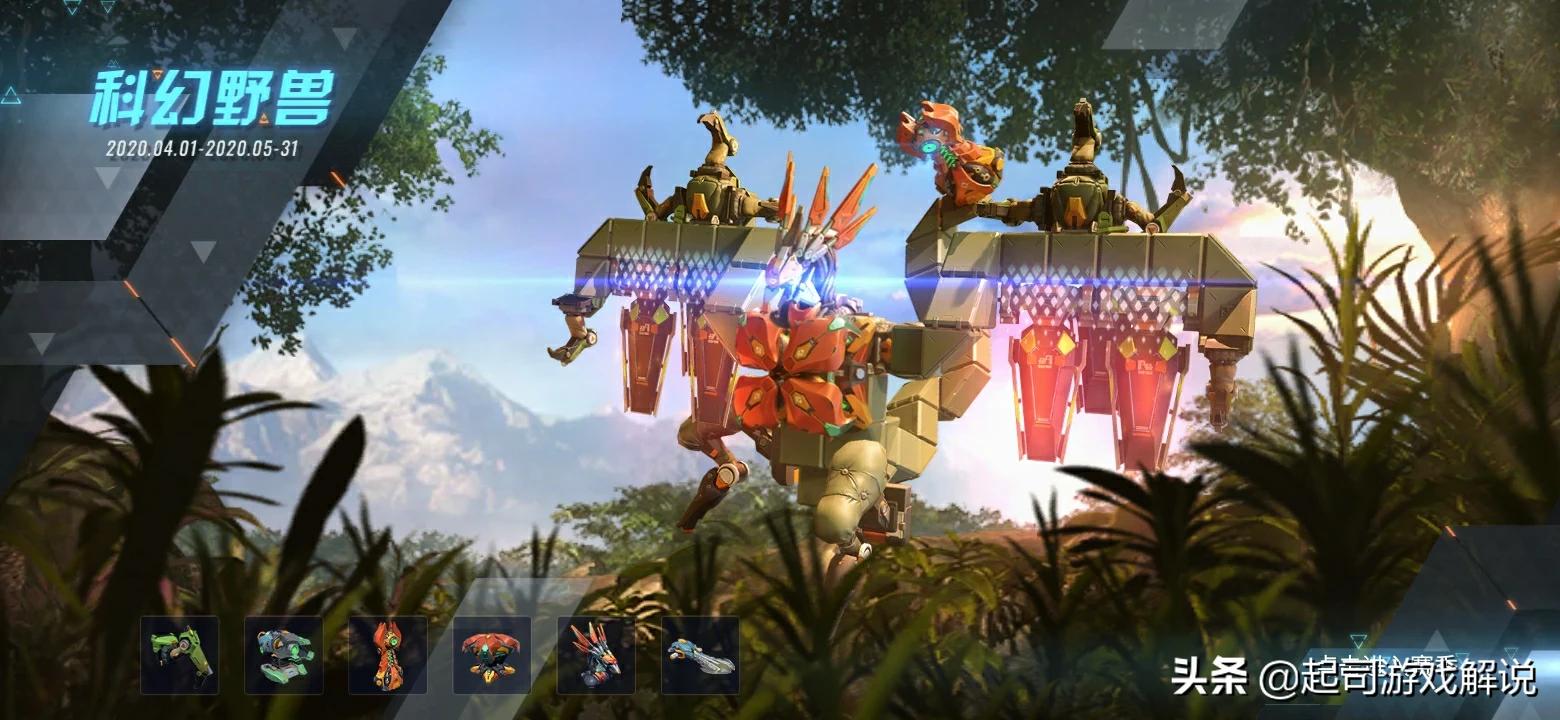Choose the red-spiked headpiece part thumbnail
The width and height of the screenshot is (1560, 720).
click(x=596, y=655)
